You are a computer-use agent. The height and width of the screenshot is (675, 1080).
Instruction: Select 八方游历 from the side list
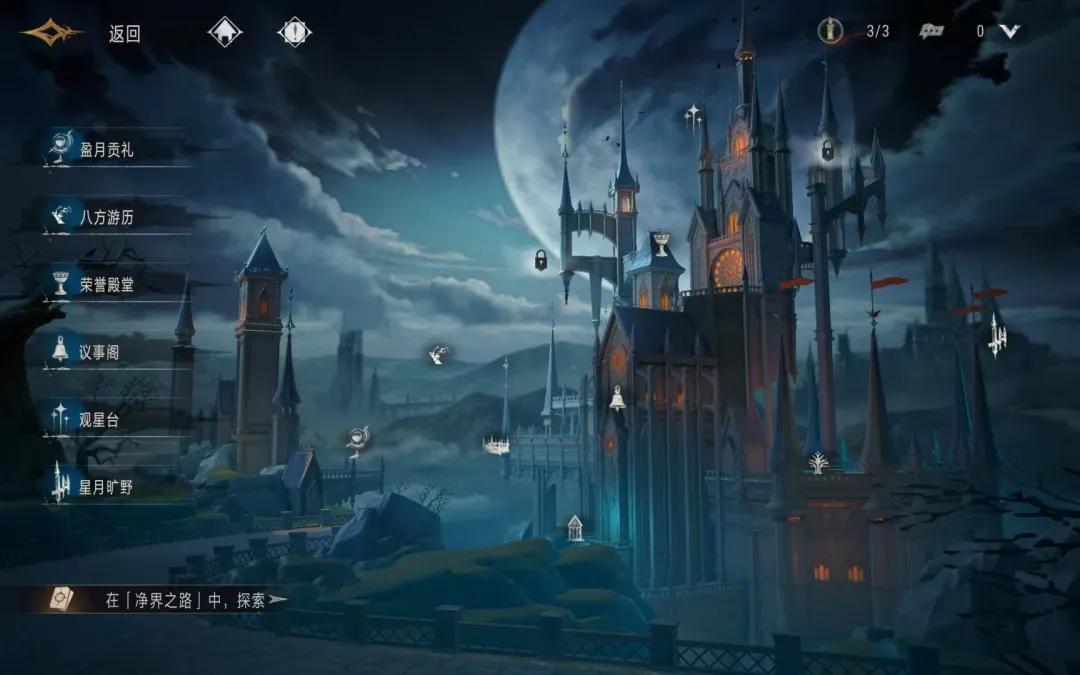tap(106, 217)
